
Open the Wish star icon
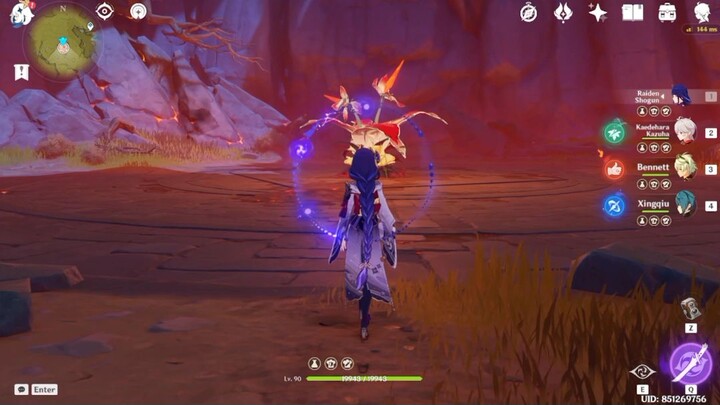tap(598, 12)
